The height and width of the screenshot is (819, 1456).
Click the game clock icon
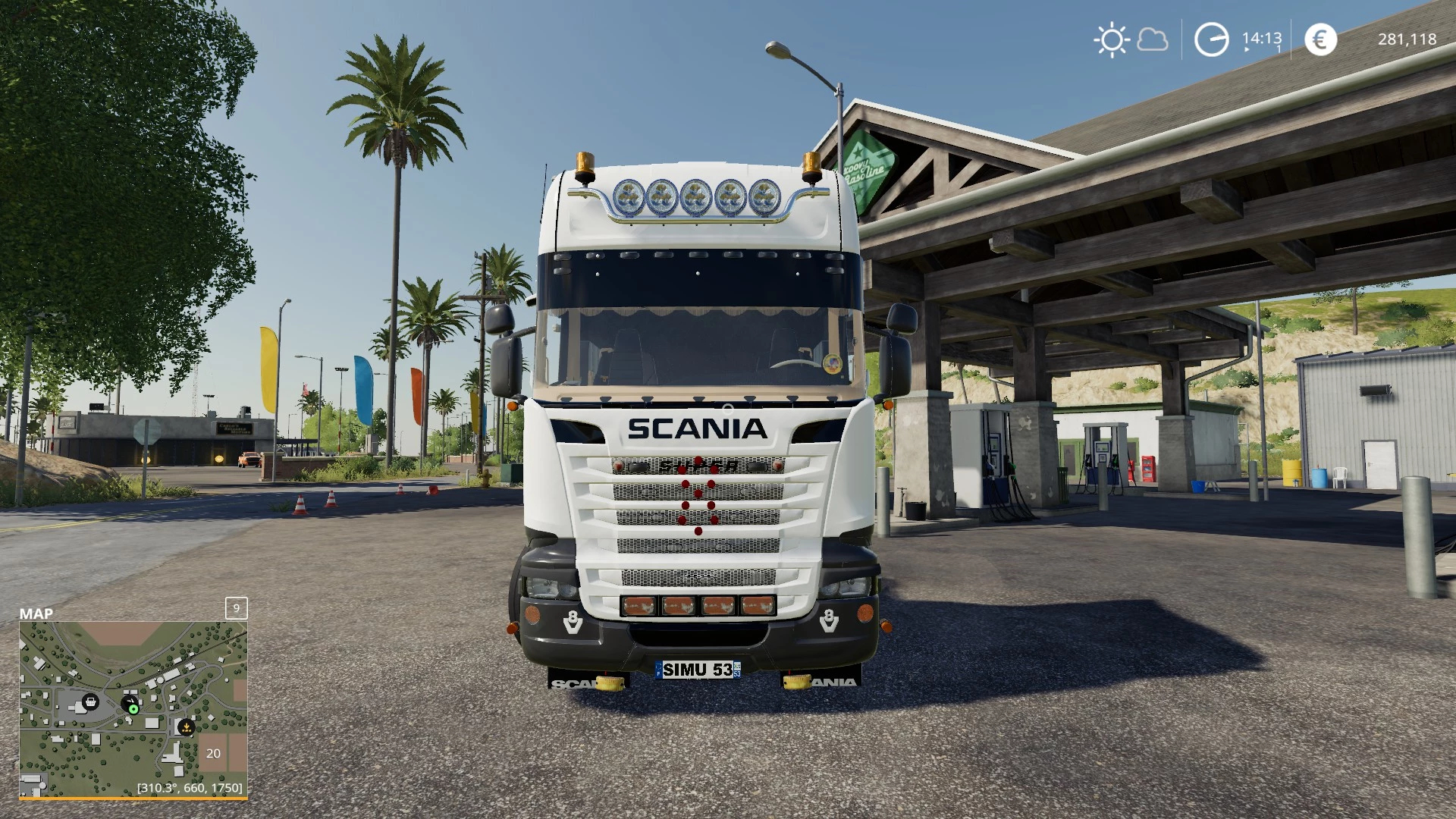click(1211, 39)
